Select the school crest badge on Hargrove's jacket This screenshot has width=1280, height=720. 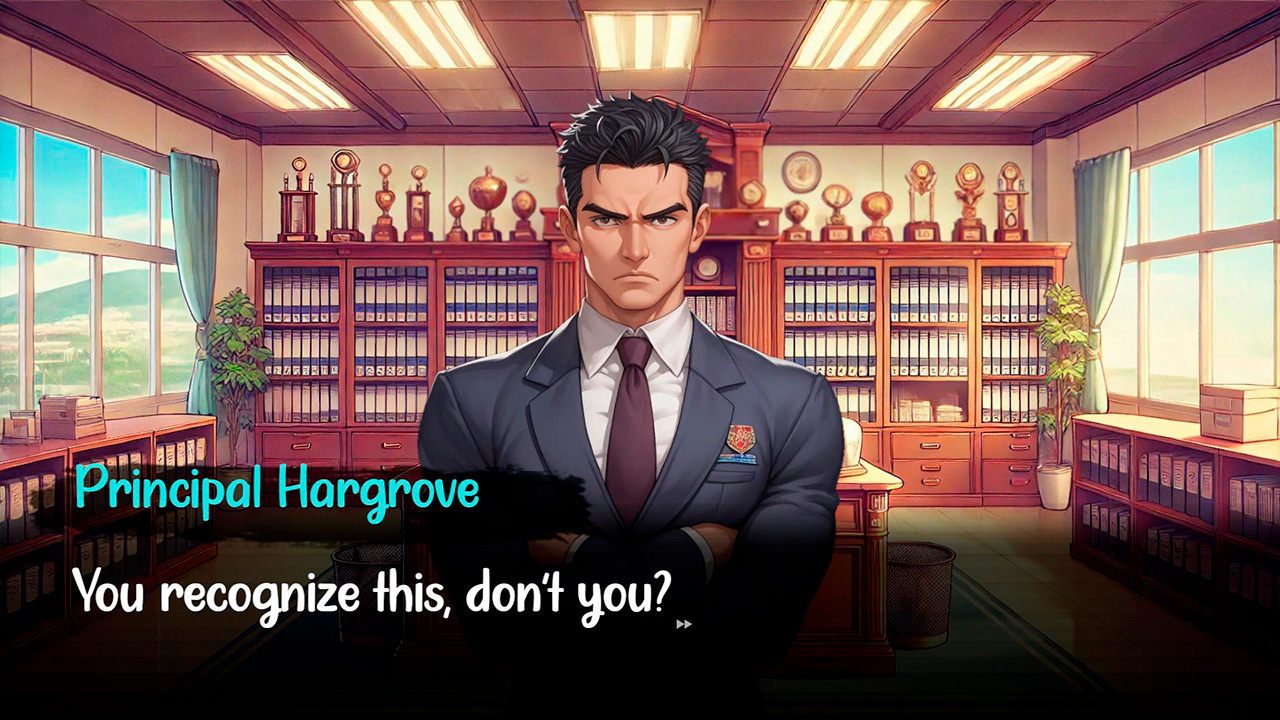pos(740,437)
